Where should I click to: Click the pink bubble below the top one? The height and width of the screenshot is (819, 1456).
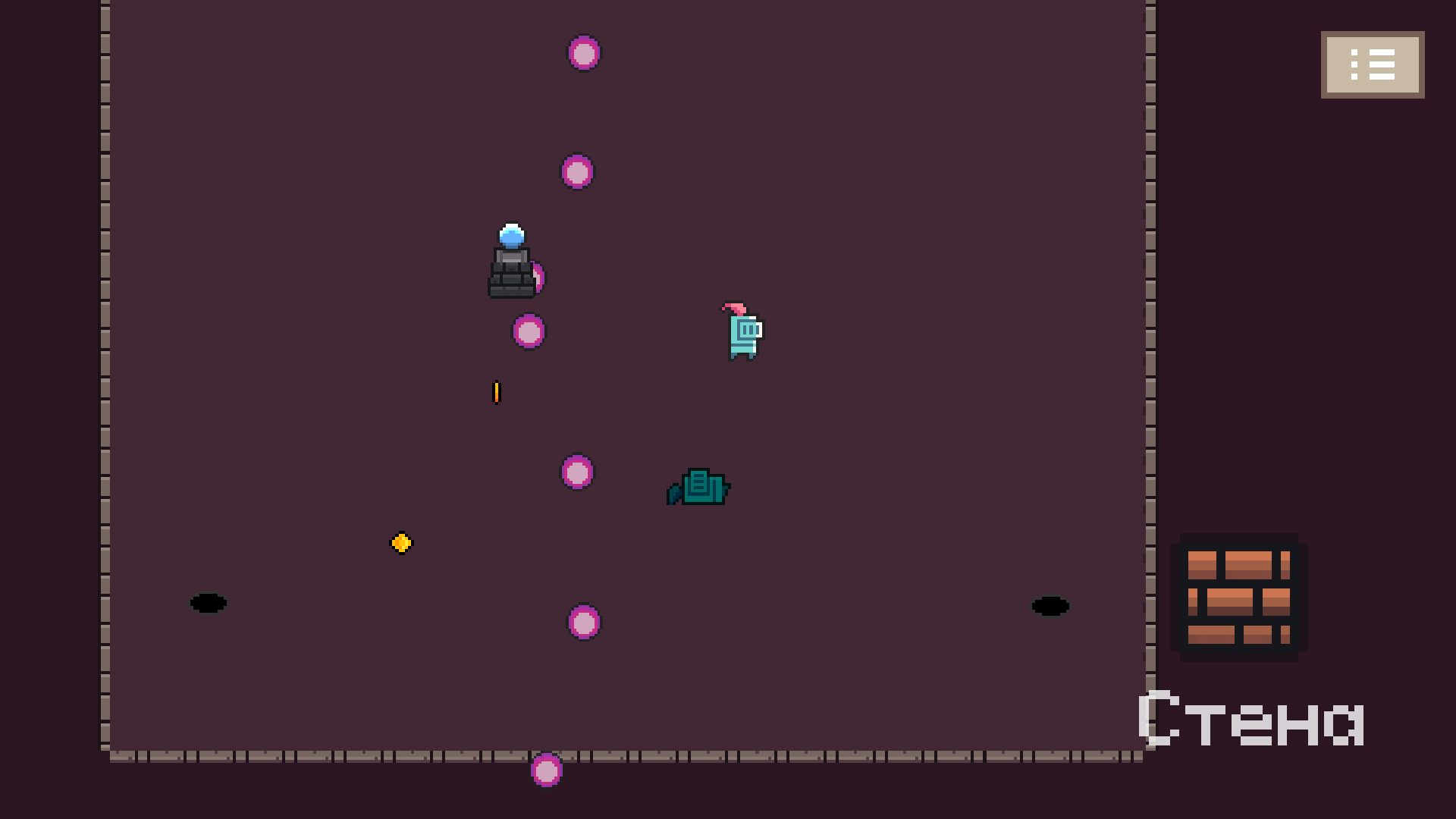coord(576,172)
